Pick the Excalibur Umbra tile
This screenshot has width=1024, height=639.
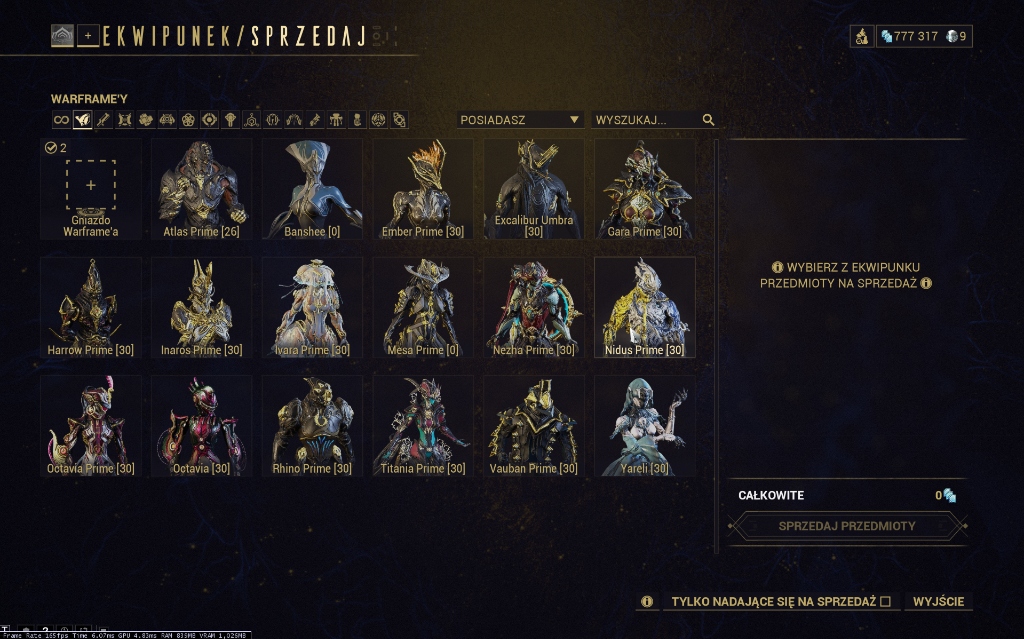[533, 188]
